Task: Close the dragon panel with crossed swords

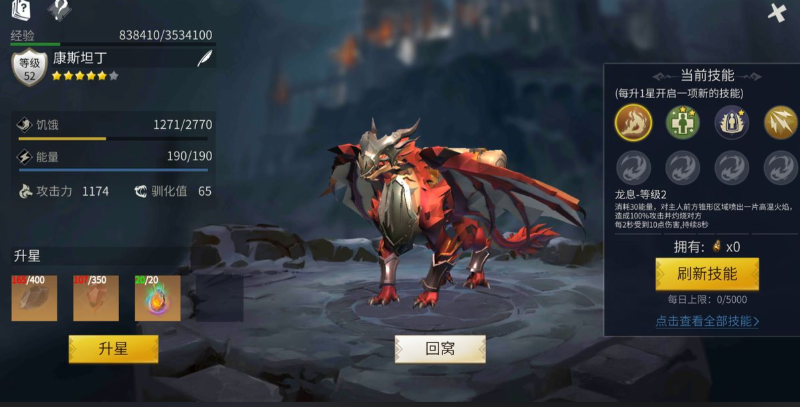Action: pos(777,12)
